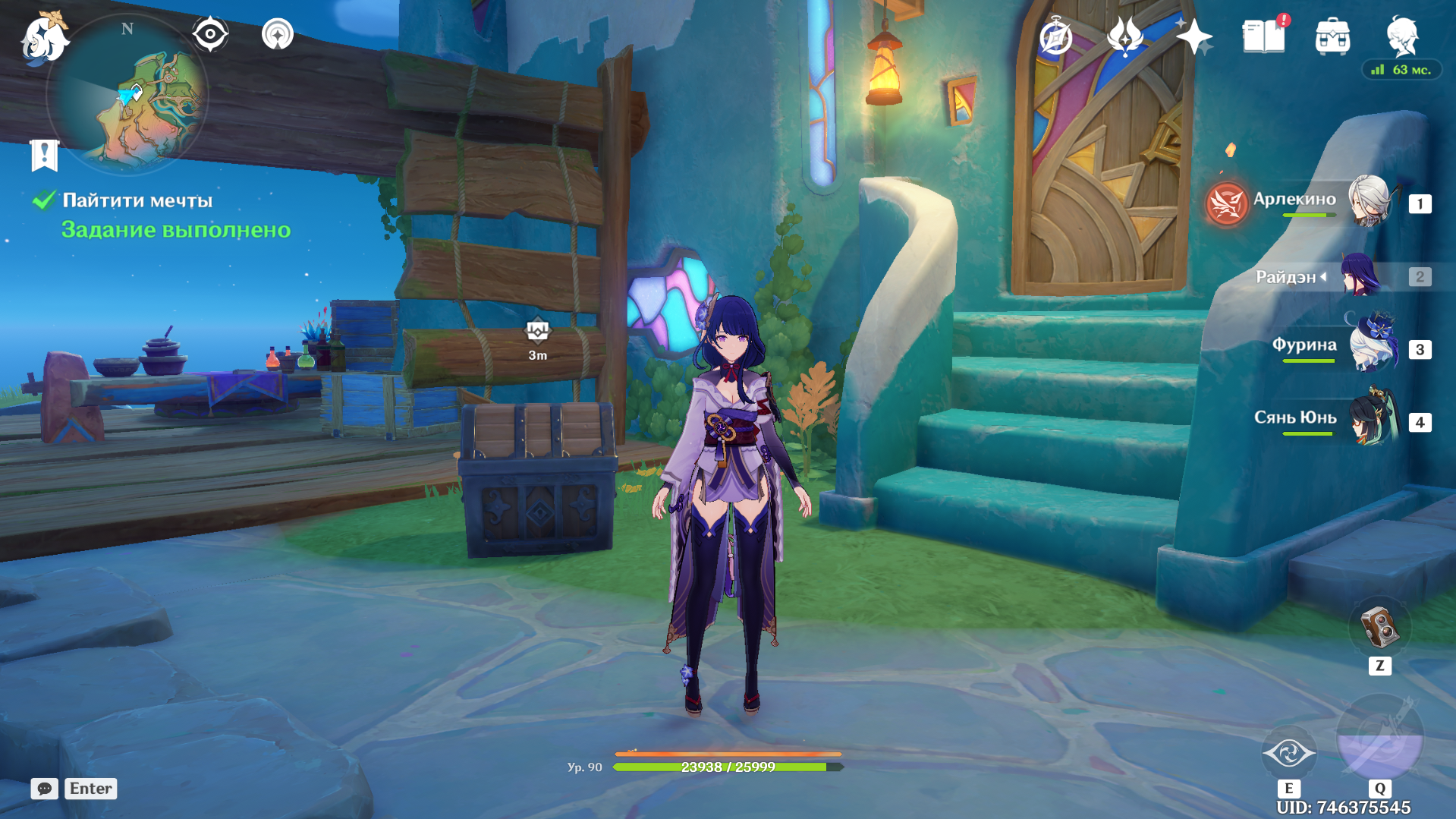This screenshot has height=819, width=1456.
Task: Open the inventory backpack icon
Action: point(1332,36)
